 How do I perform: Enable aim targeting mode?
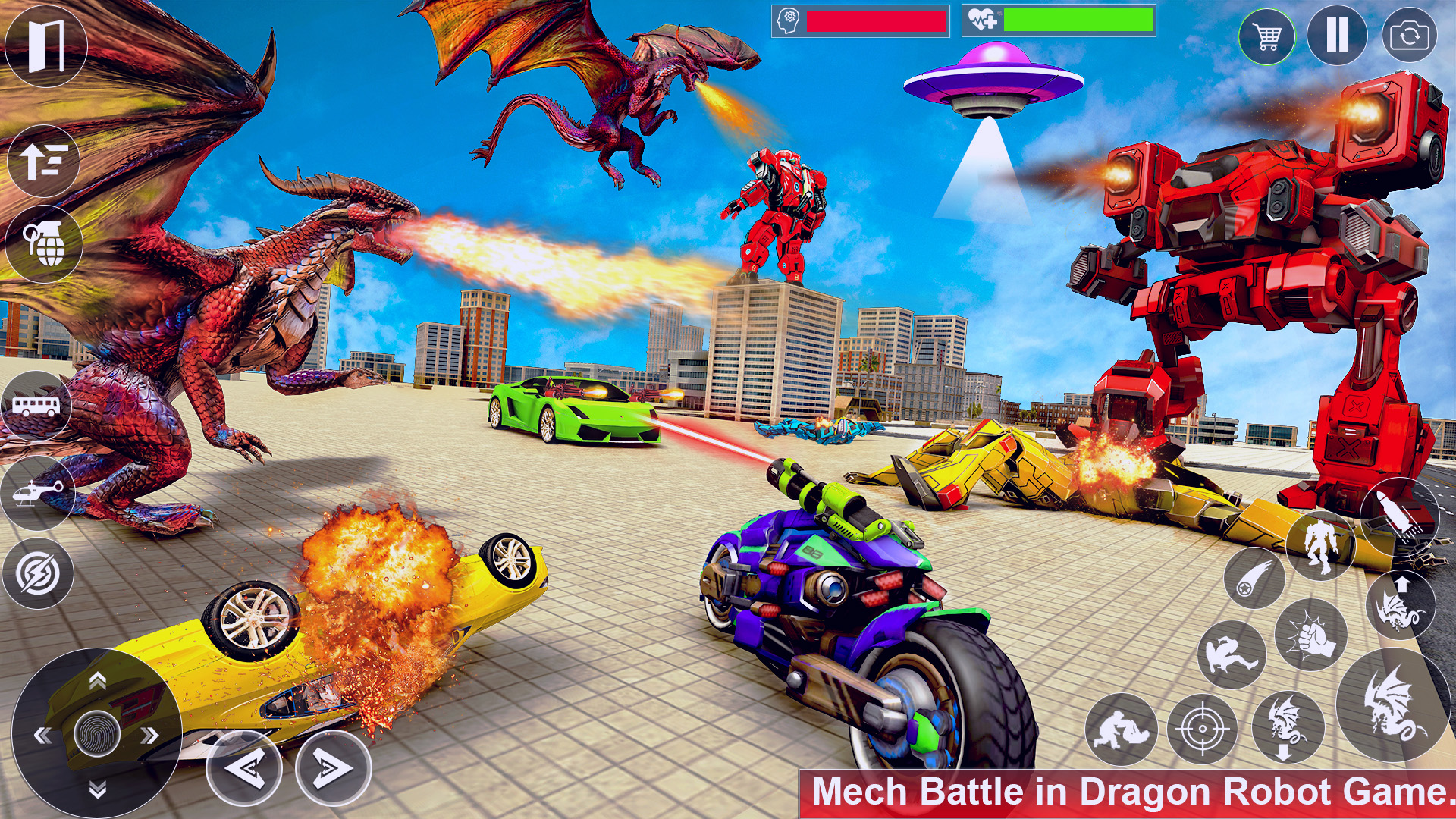click(1203, 728)
